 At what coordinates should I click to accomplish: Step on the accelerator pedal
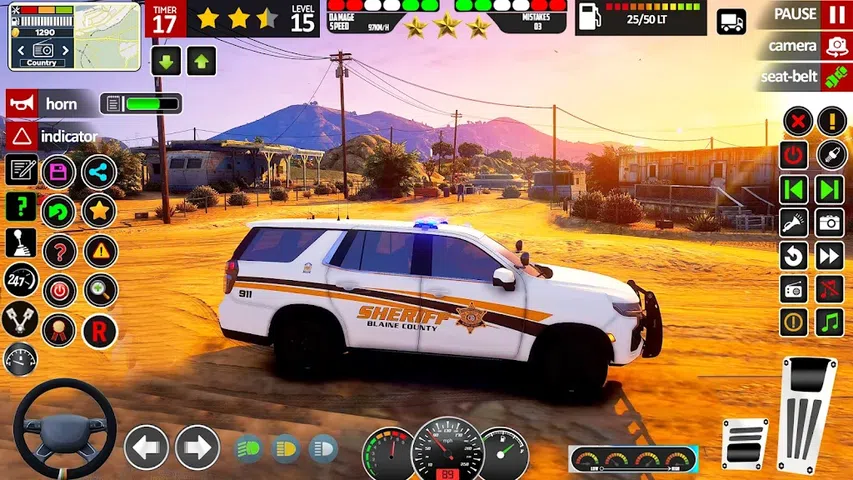coord(807,412)
